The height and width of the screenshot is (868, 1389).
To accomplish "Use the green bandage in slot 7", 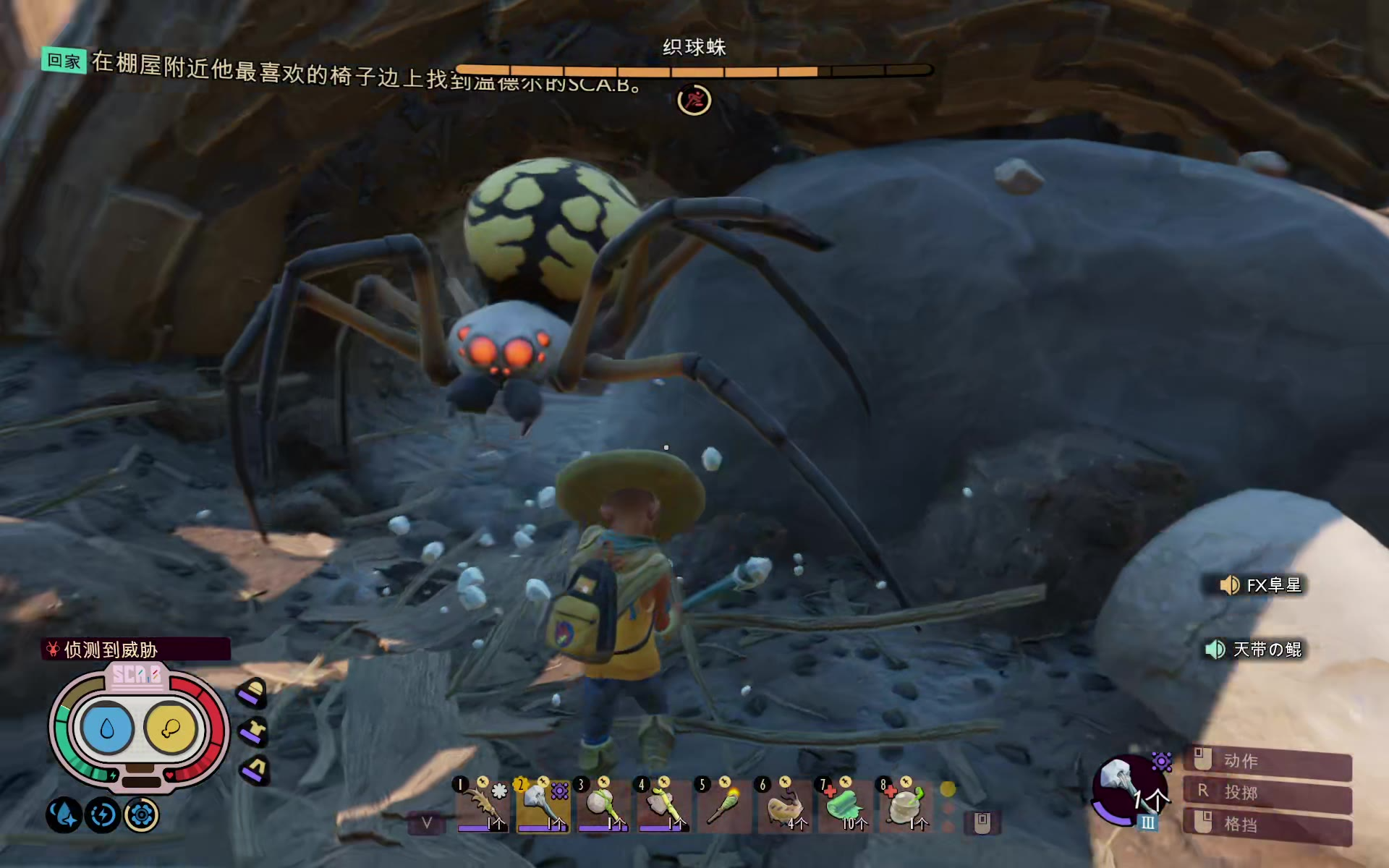I will tap(844, 806).
